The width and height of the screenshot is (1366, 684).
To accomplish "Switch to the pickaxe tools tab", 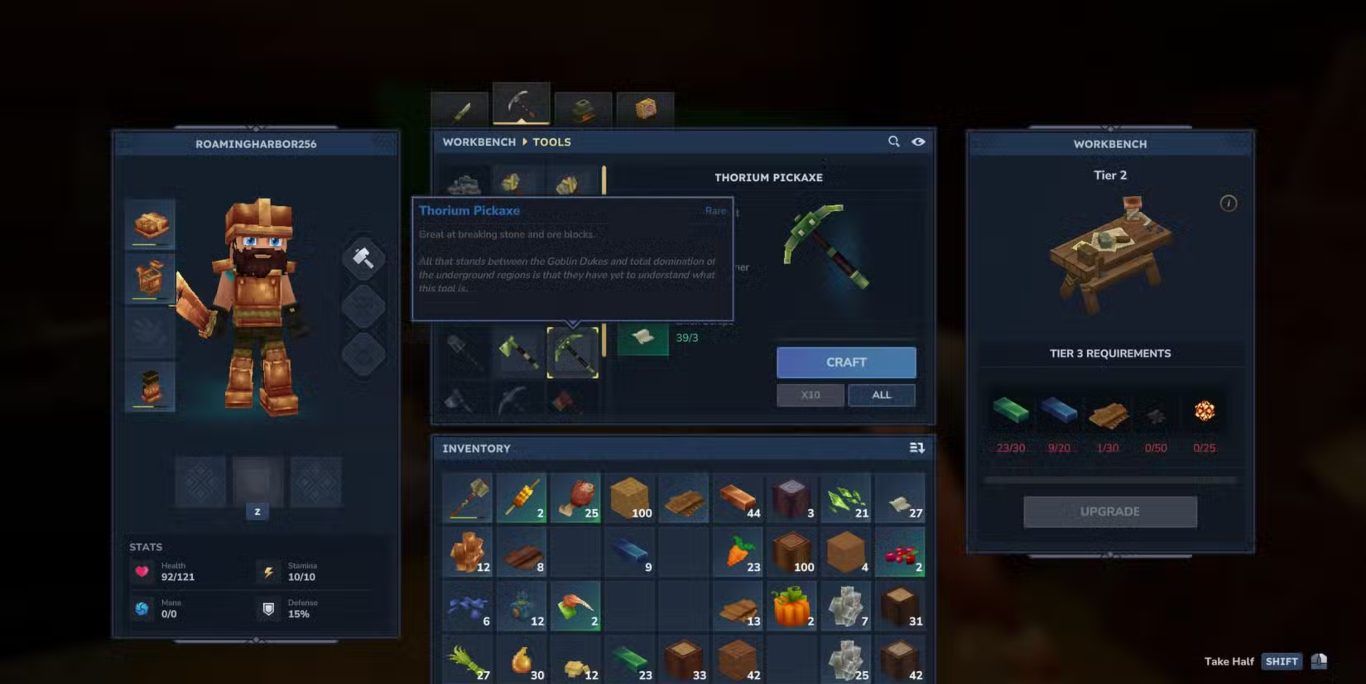I will pos(521,105).
